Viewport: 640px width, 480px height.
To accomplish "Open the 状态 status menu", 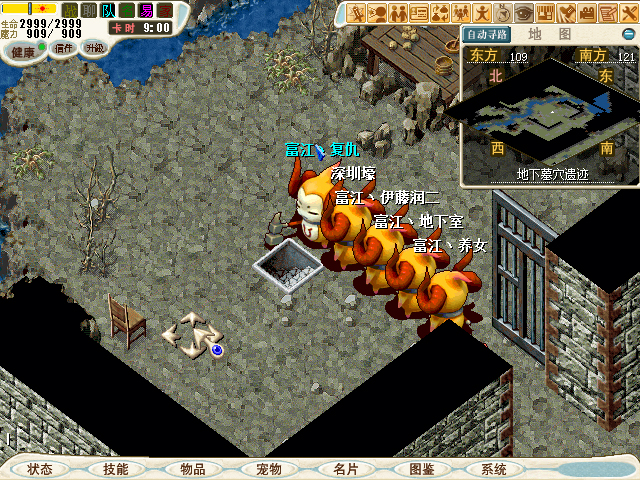I will tap(40, 469).
